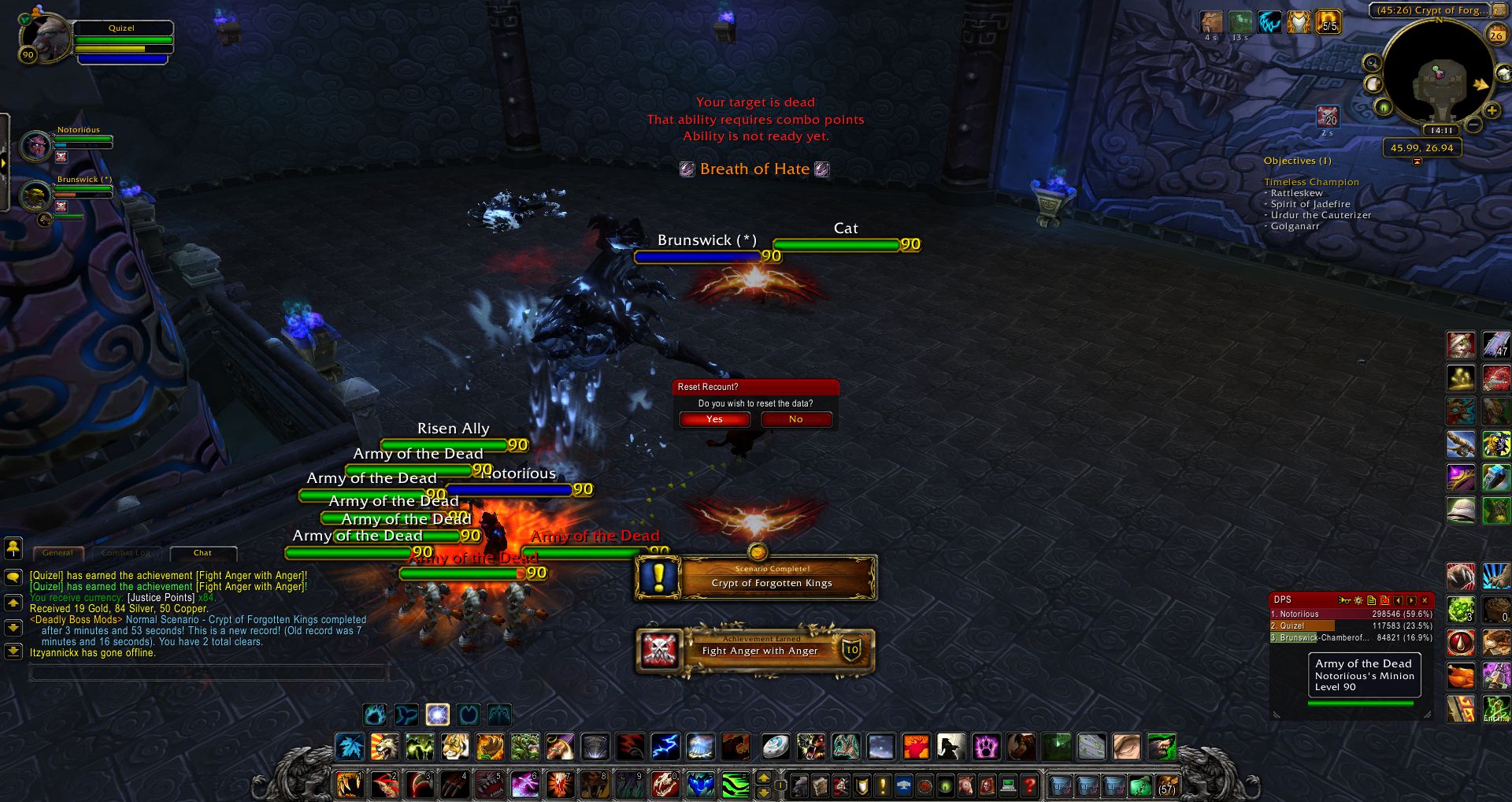Switch to the Chat tab
Viewport: 1512px width, 802px height.
coord(202,553)
